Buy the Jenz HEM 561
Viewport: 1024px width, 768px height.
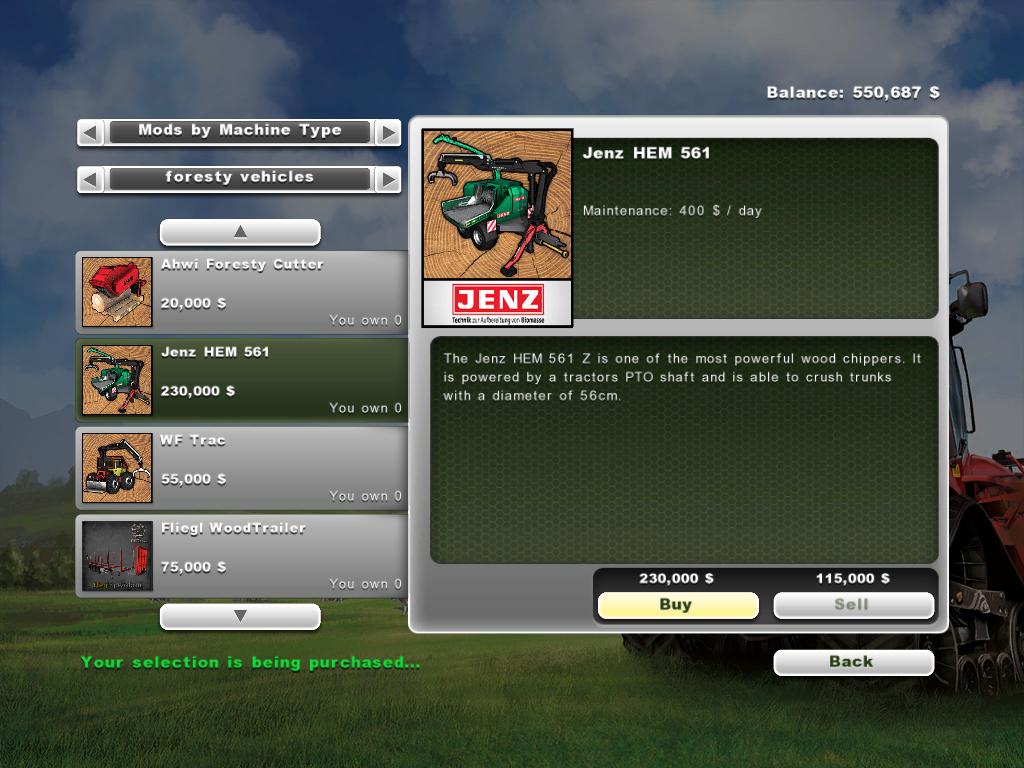click(x=677, y=605)
